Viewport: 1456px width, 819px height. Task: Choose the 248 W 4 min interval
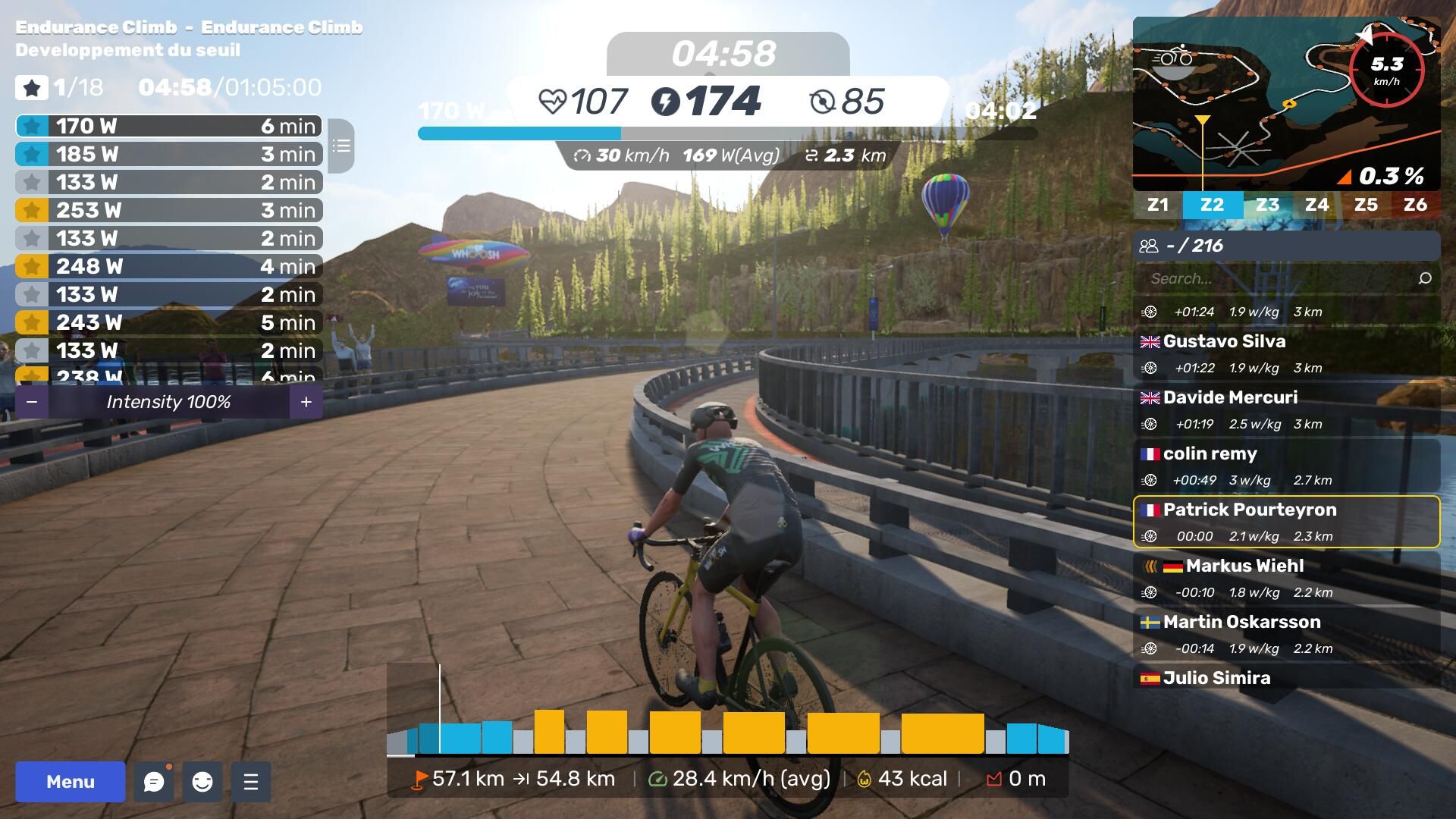[x=168, y=266]
